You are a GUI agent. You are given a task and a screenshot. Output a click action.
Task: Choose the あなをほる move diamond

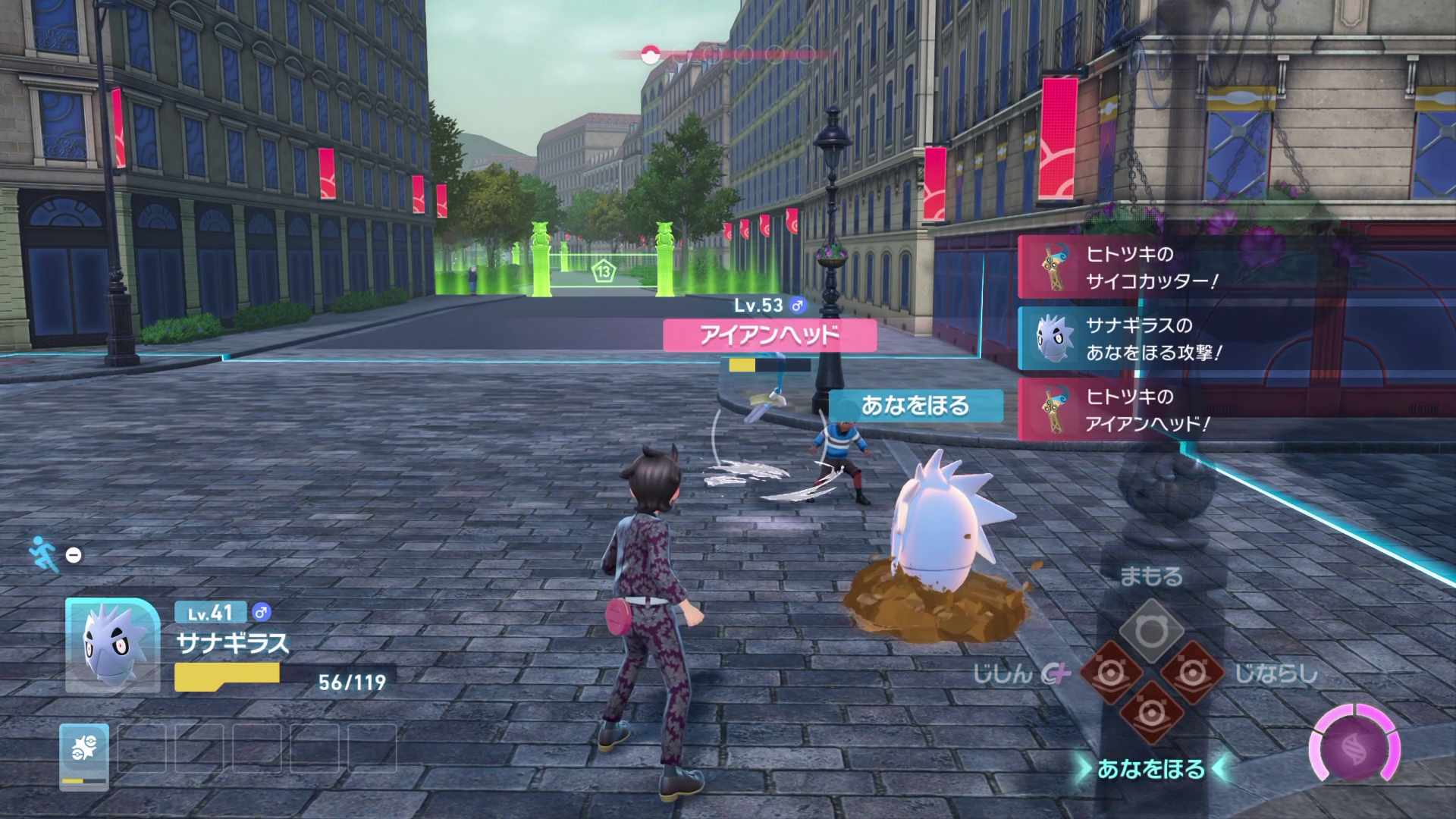(x=1151, y=713)
